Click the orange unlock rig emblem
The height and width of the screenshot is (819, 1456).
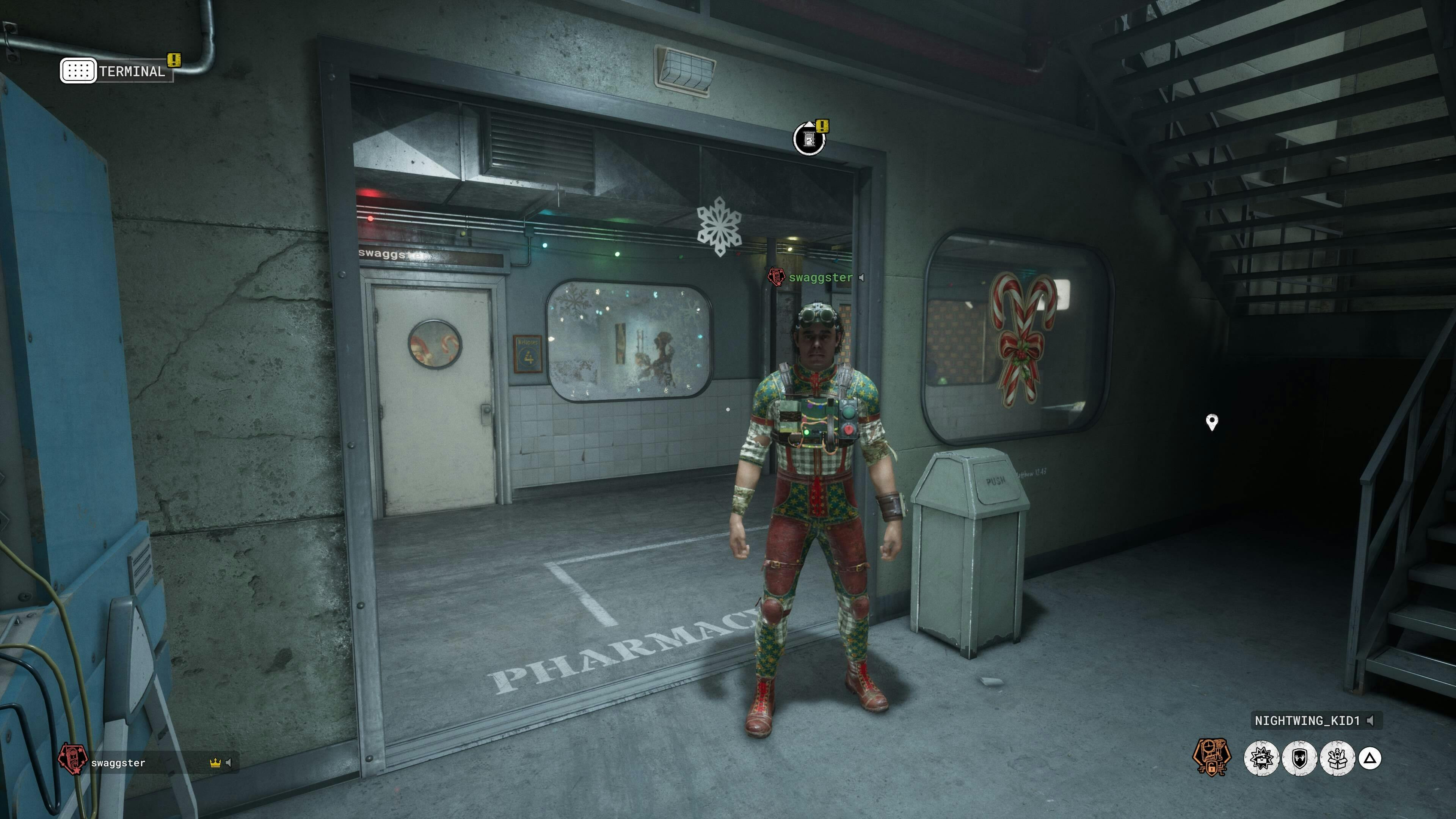pos(1211,758)
